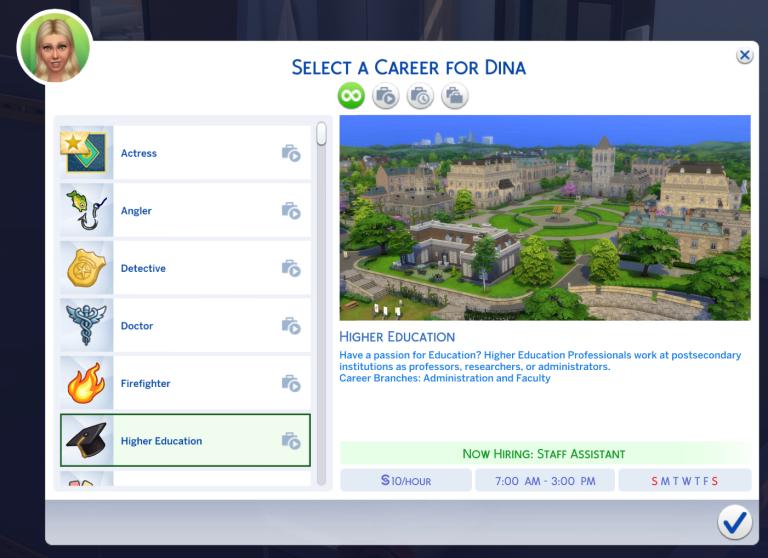
Task: Click Dina's portrait icon
Action: 55,48
